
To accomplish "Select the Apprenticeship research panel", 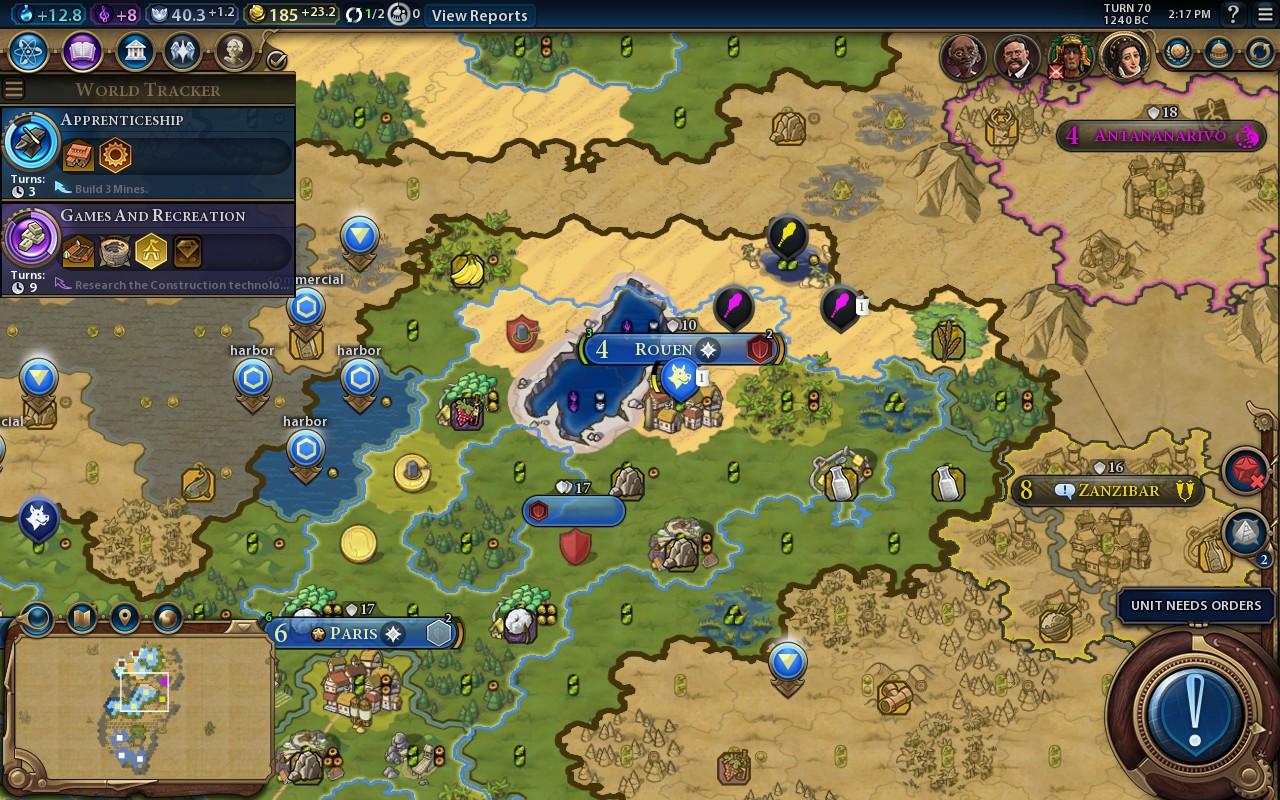I will [x=148, y=154].
